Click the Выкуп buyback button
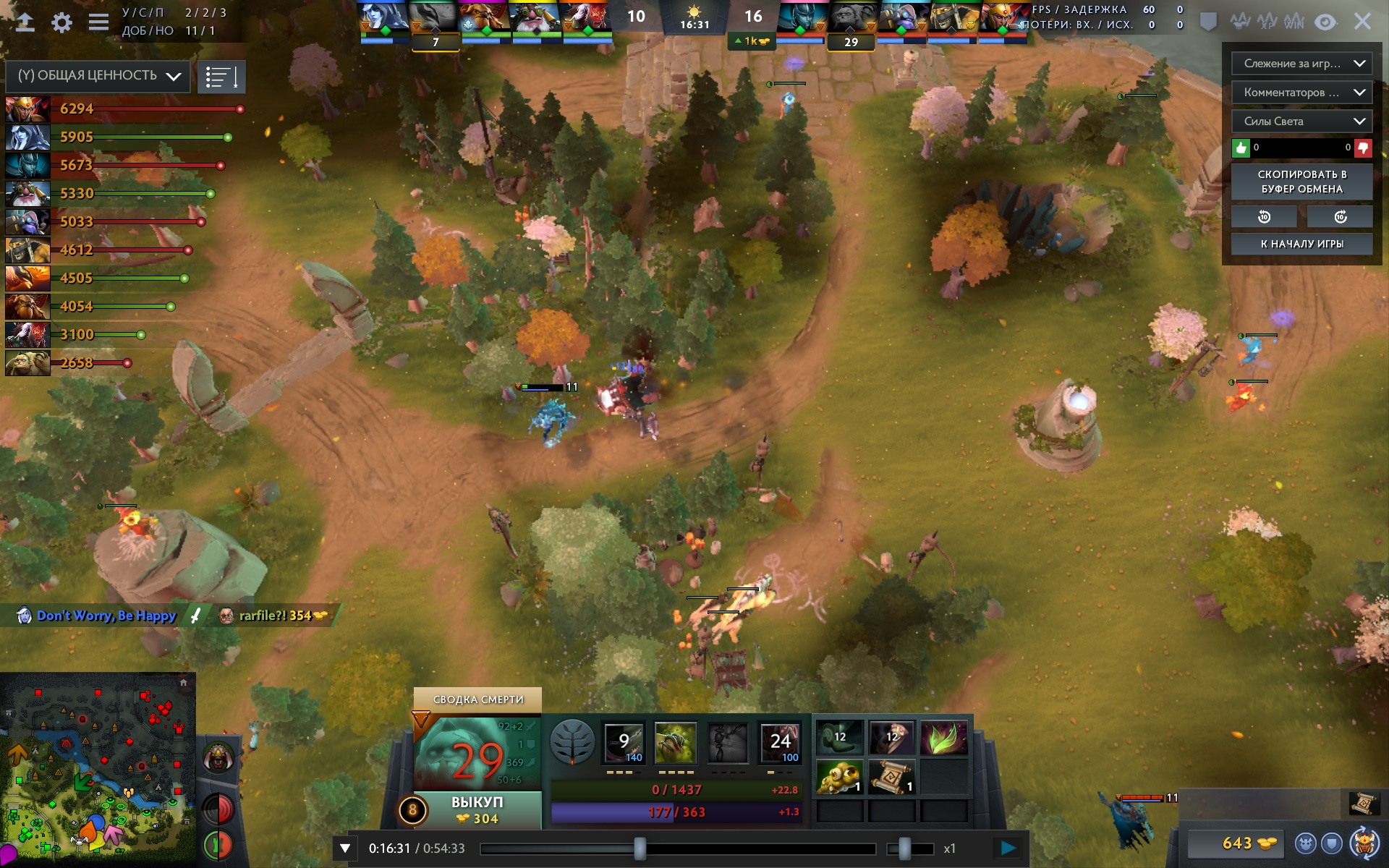The width and height of the screenshot is (1389, 868). click(x=477, y=809)
